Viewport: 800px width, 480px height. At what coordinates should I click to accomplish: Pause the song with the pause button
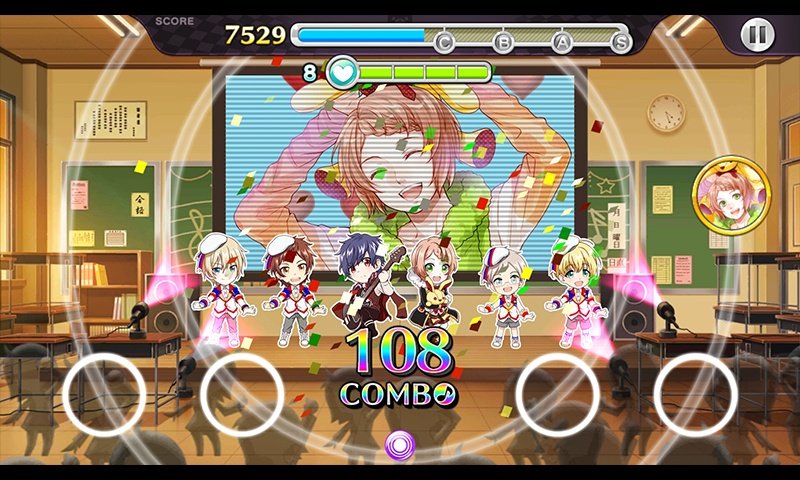[x=757, y=35]
